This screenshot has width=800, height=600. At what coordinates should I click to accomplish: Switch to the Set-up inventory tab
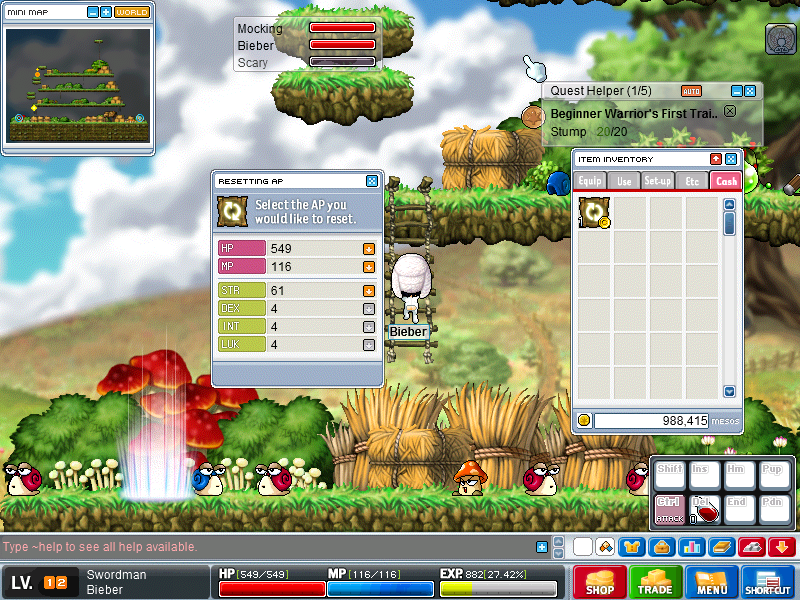pyautogui.click(x=657, y=181)
